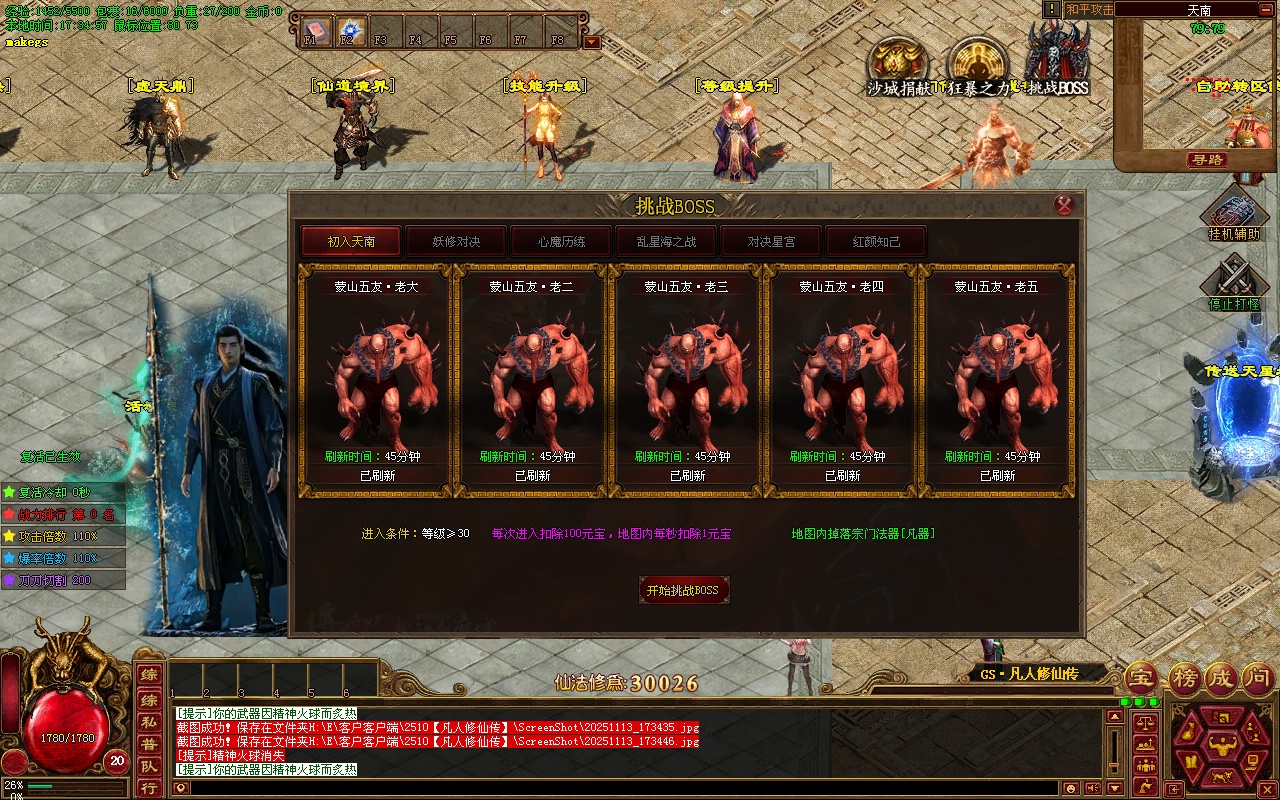Toggle the 停止打怪 crossed-swords button
Screen dimensions: 1280x800
click(x=1234, y=280)
